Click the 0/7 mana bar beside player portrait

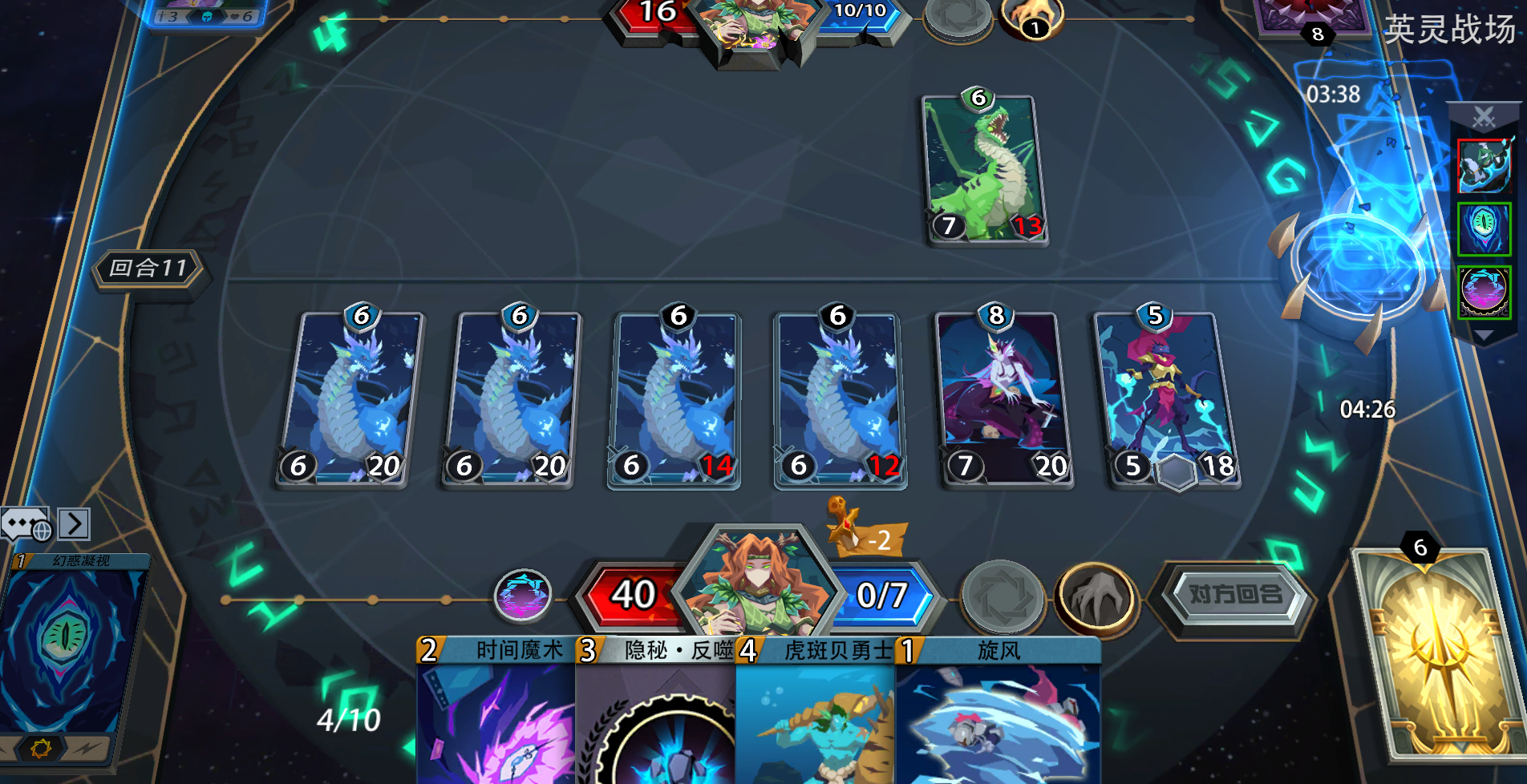881,594
